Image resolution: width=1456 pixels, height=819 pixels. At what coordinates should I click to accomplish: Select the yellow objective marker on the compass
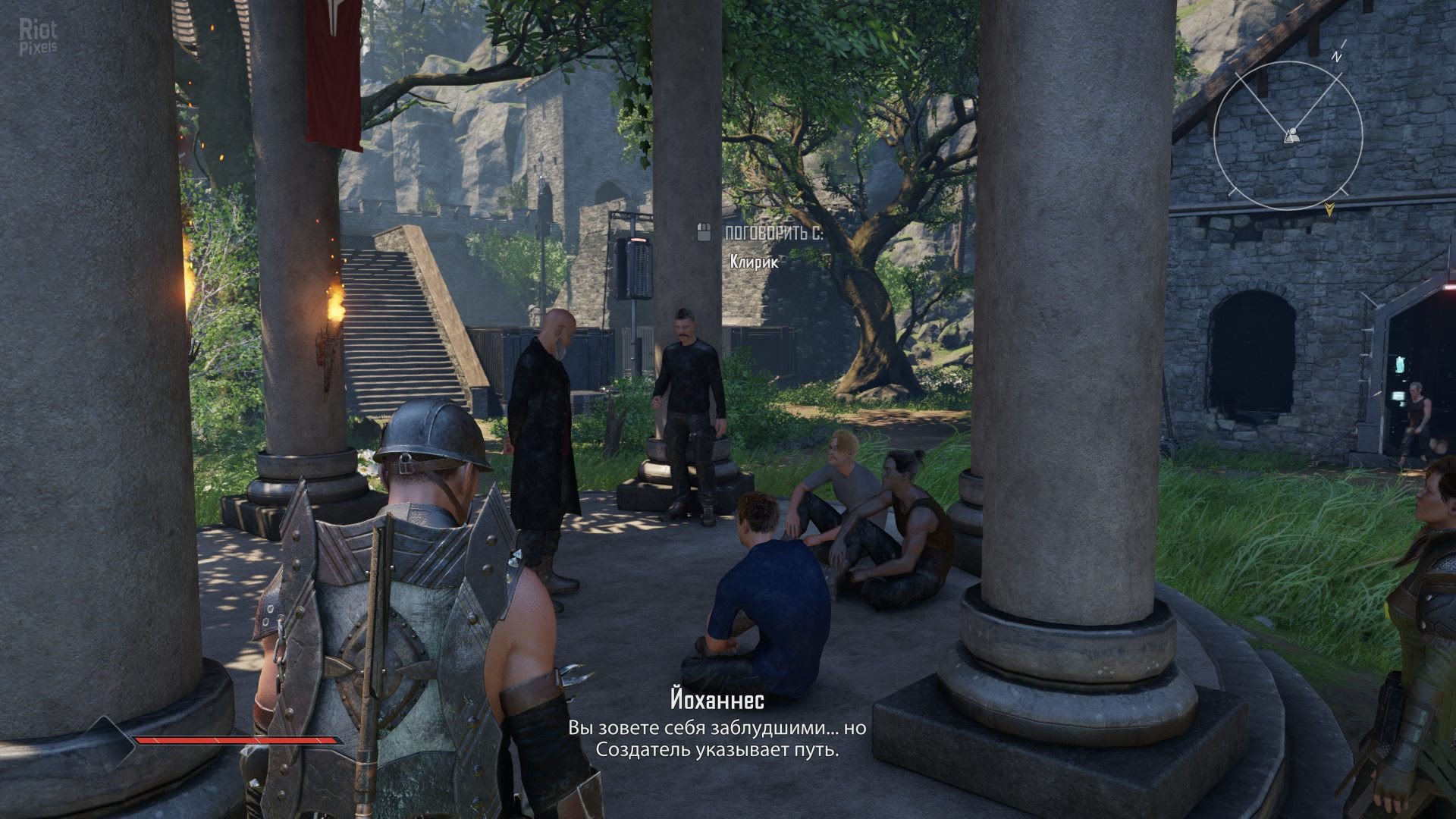[x=1329, y=209]
